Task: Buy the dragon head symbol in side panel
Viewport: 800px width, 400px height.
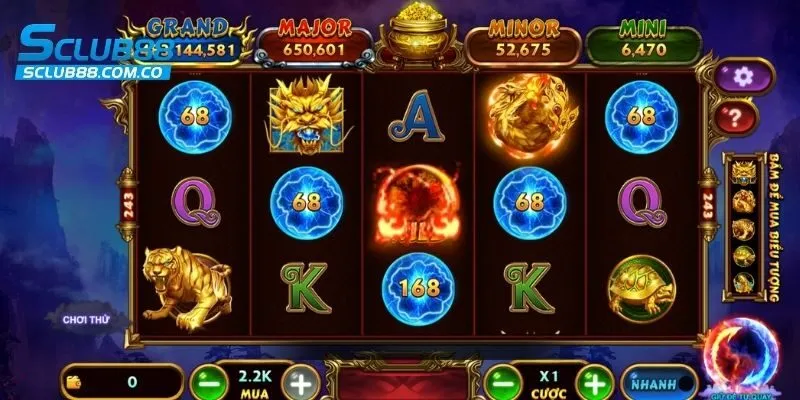Action: coord(744,173)
